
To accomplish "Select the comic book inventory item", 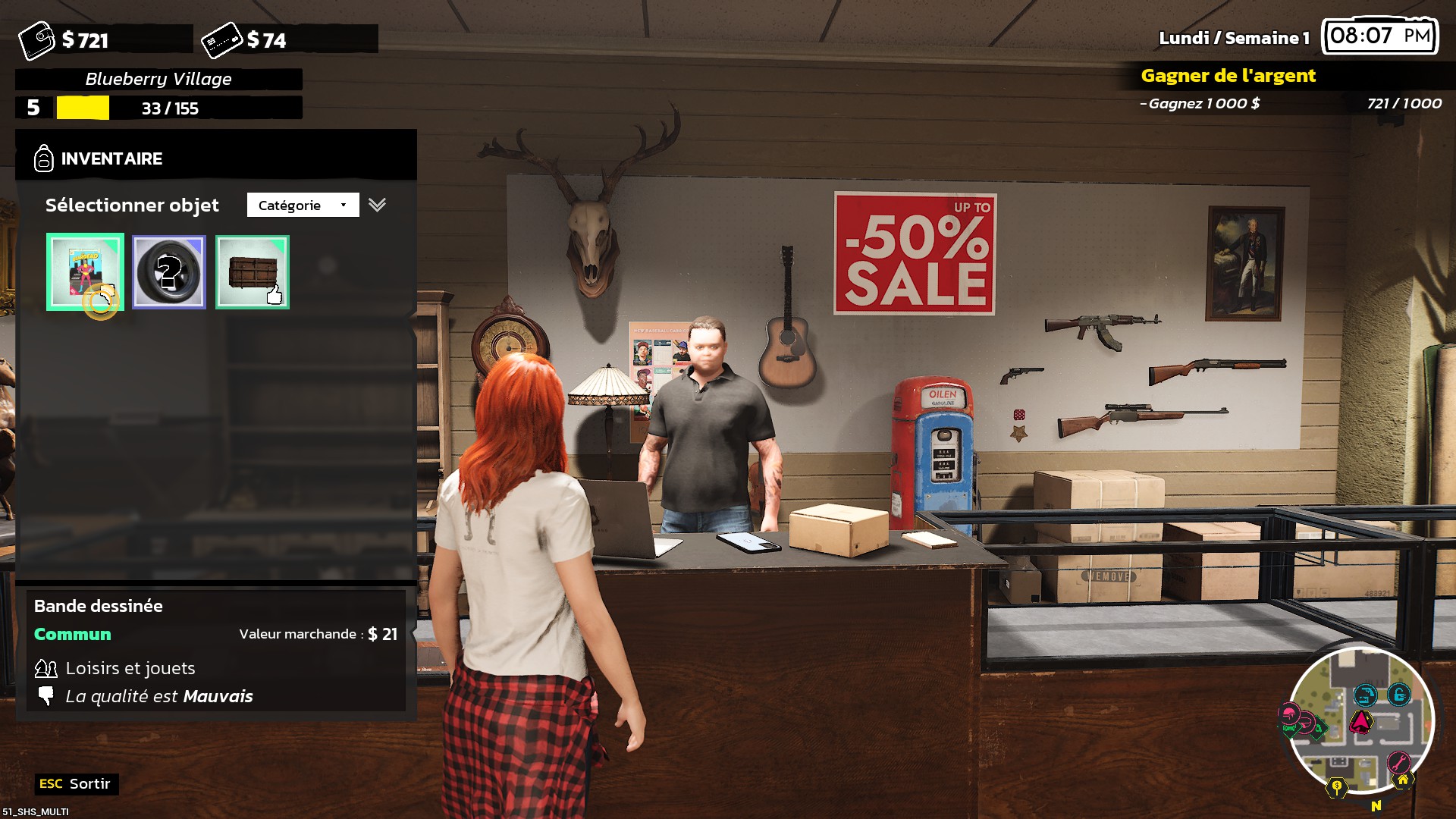I will point(85,271).
